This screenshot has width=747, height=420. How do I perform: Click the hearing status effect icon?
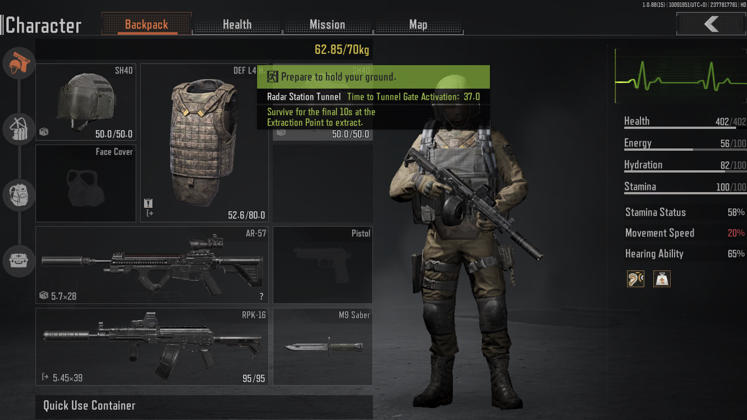636,279
